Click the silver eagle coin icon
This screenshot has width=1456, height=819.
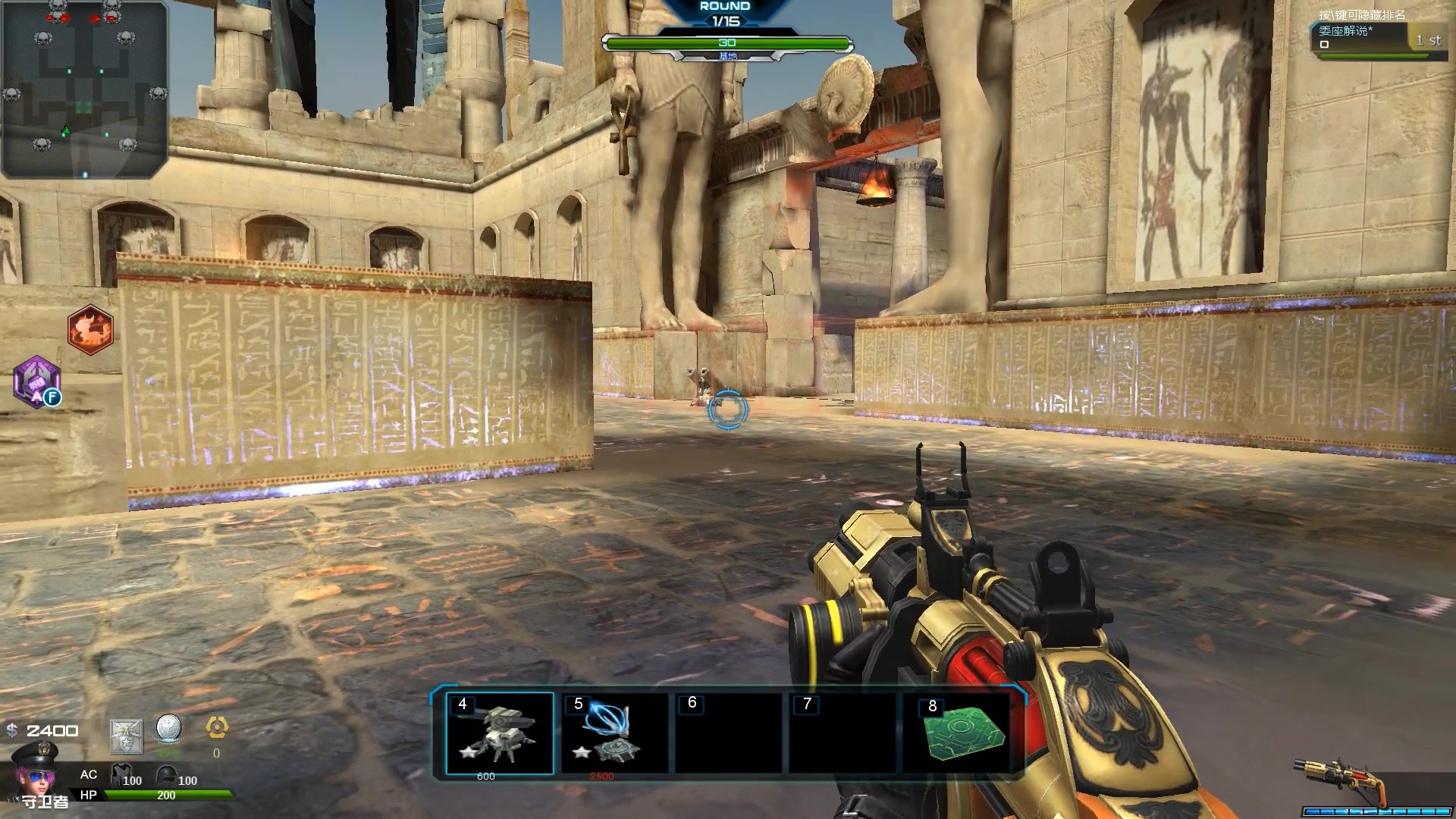coord(169,730)
